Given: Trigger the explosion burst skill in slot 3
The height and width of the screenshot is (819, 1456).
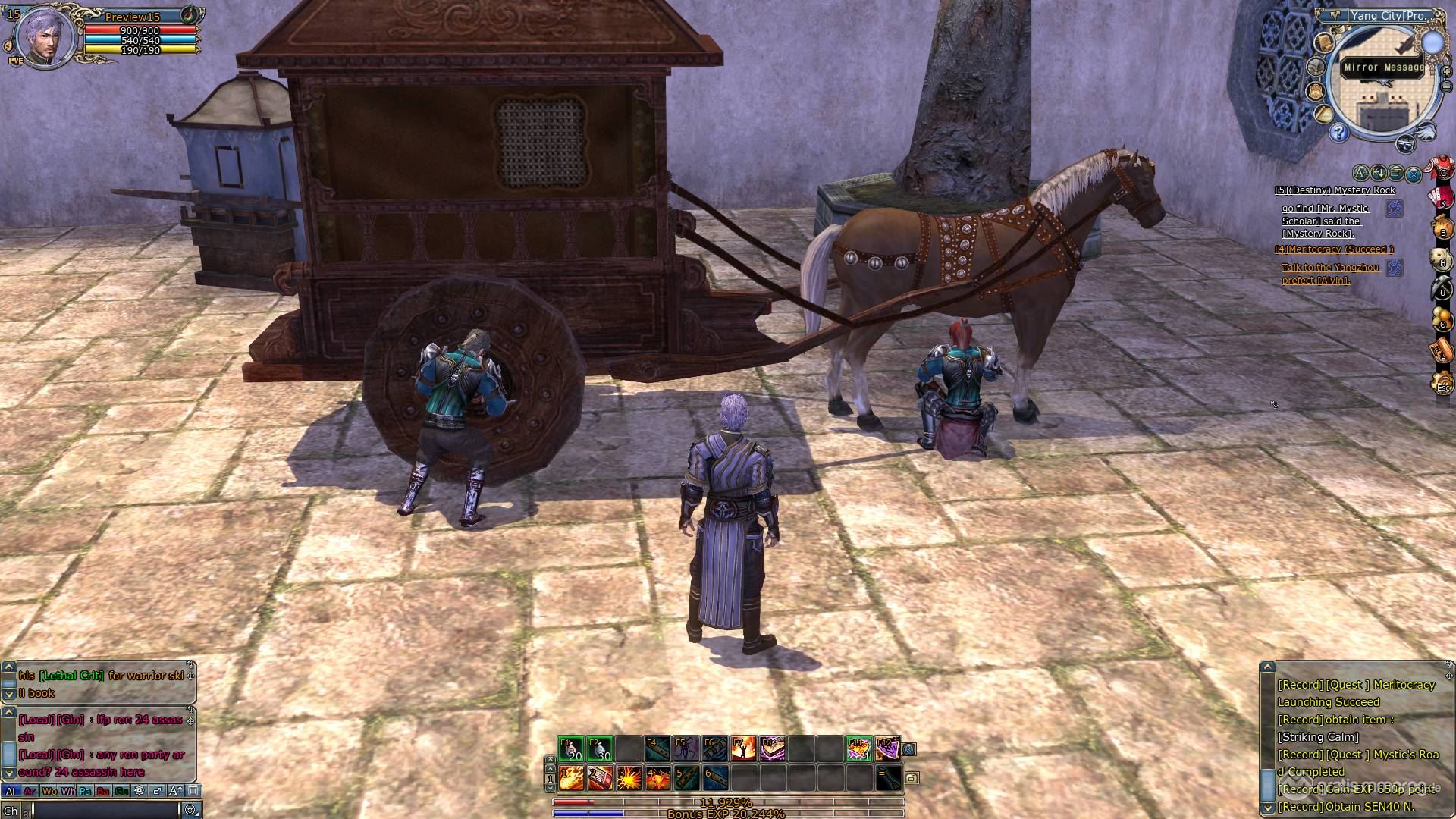Looking at the screenshot, I should pyautogui.click(x=629, y=777).
